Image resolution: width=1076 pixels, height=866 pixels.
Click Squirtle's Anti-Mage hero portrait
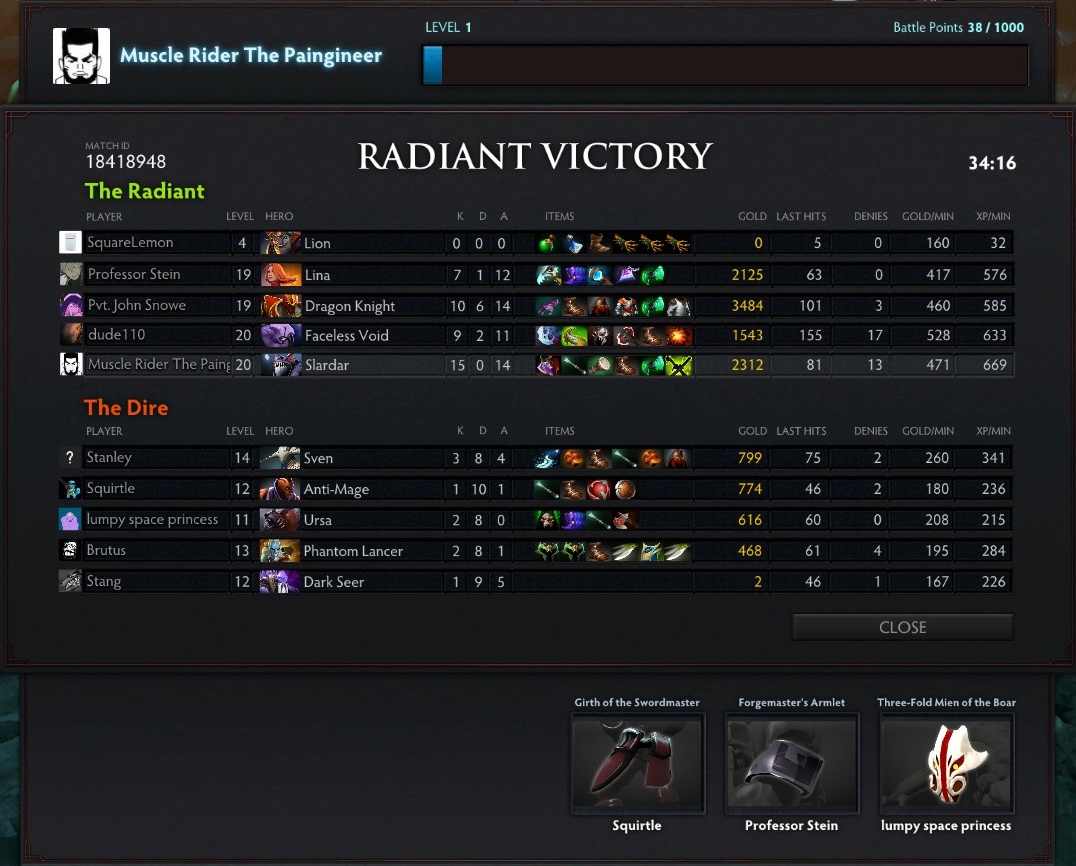click(281, 489)
